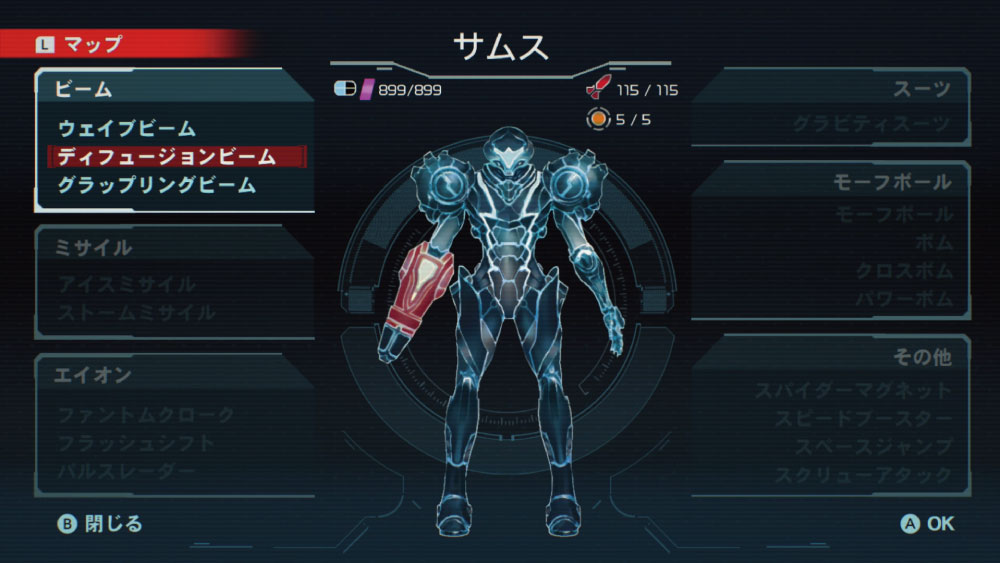Select スパイダーマグネット entry

pyautogui.click(x=853, y=391)
